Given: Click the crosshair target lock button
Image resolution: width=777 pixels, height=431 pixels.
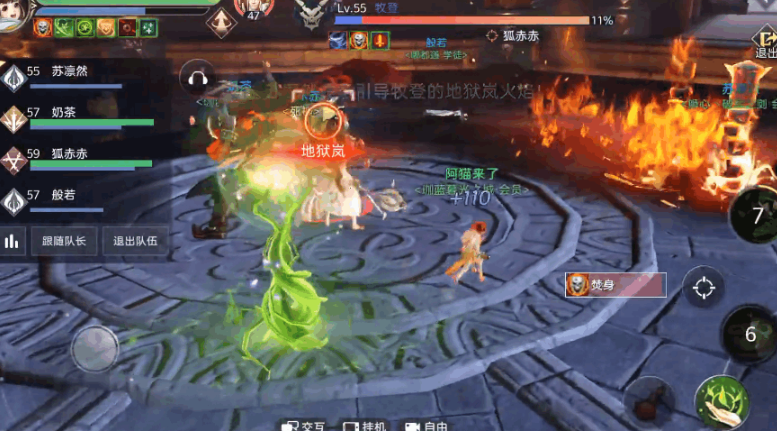Looking at the screenshot, I should coord(703,289).
